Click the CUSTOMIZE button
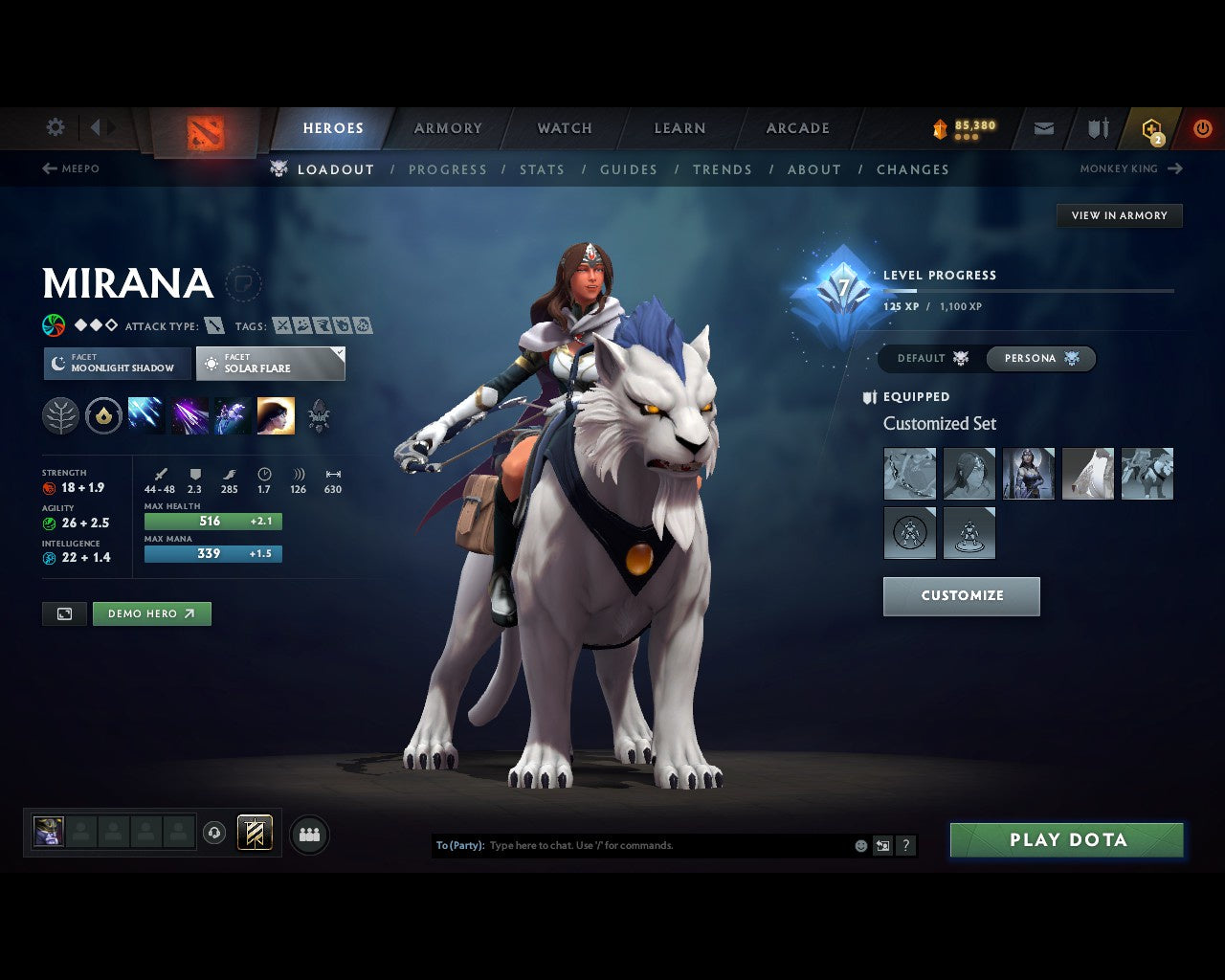This screenshot has width=1225, height=980. point(961,595)
